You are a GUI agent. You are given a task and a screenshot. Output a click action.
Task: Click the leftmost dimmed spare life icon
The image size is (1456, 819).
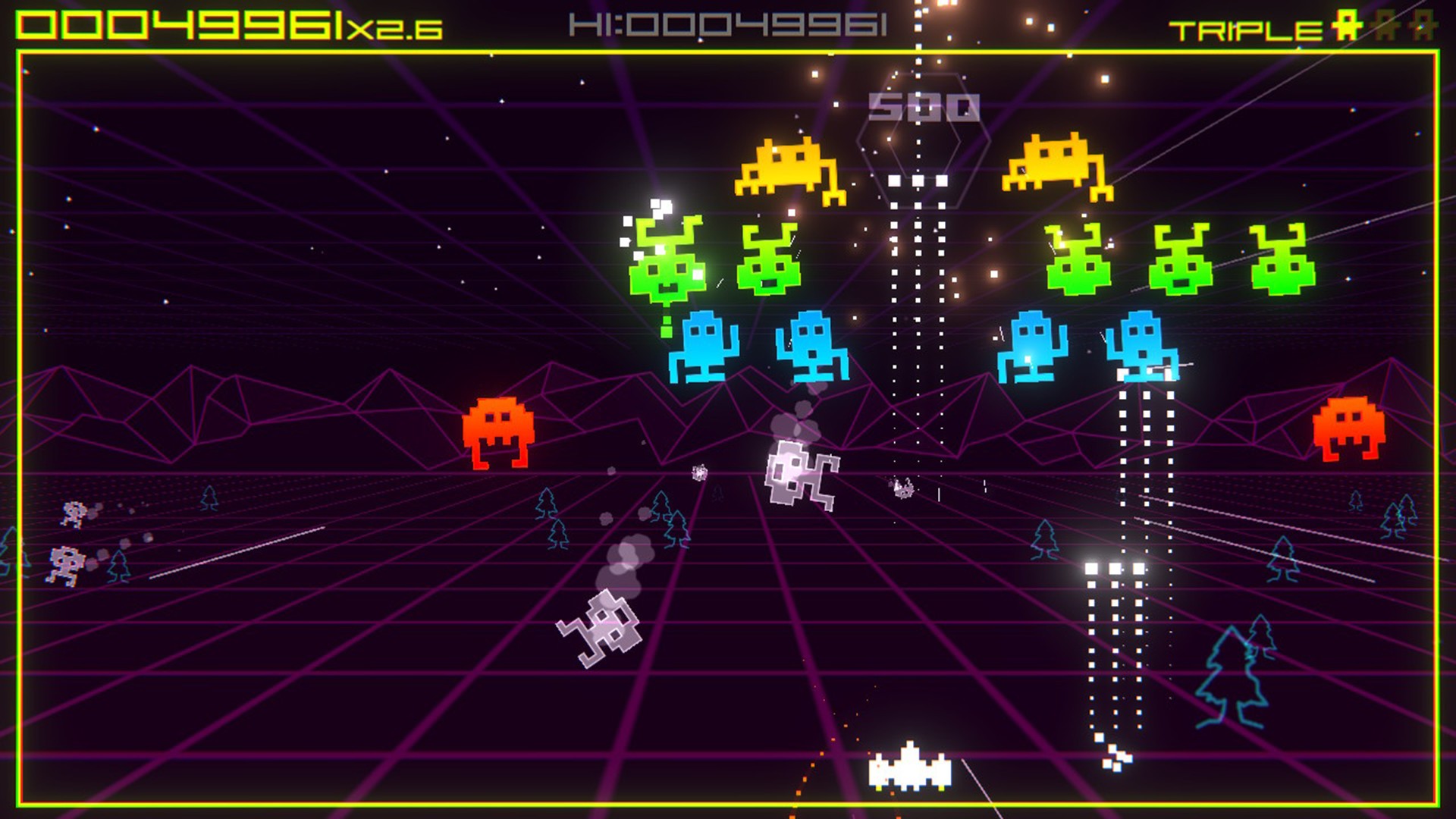(1385, 25)
